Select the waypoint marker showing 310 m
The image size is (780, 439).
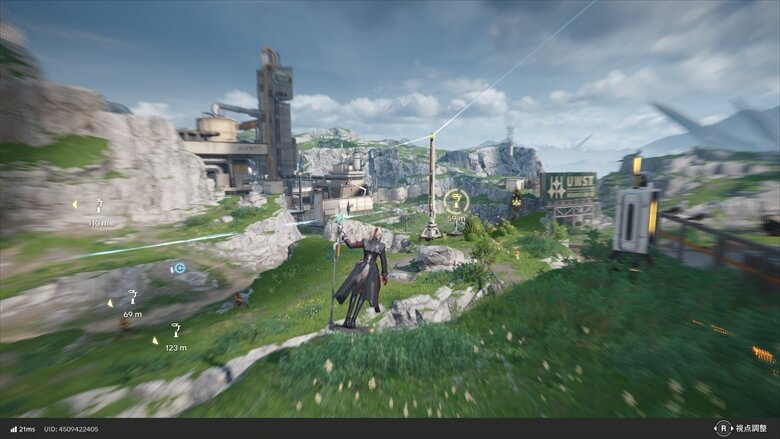coord(99,205)
